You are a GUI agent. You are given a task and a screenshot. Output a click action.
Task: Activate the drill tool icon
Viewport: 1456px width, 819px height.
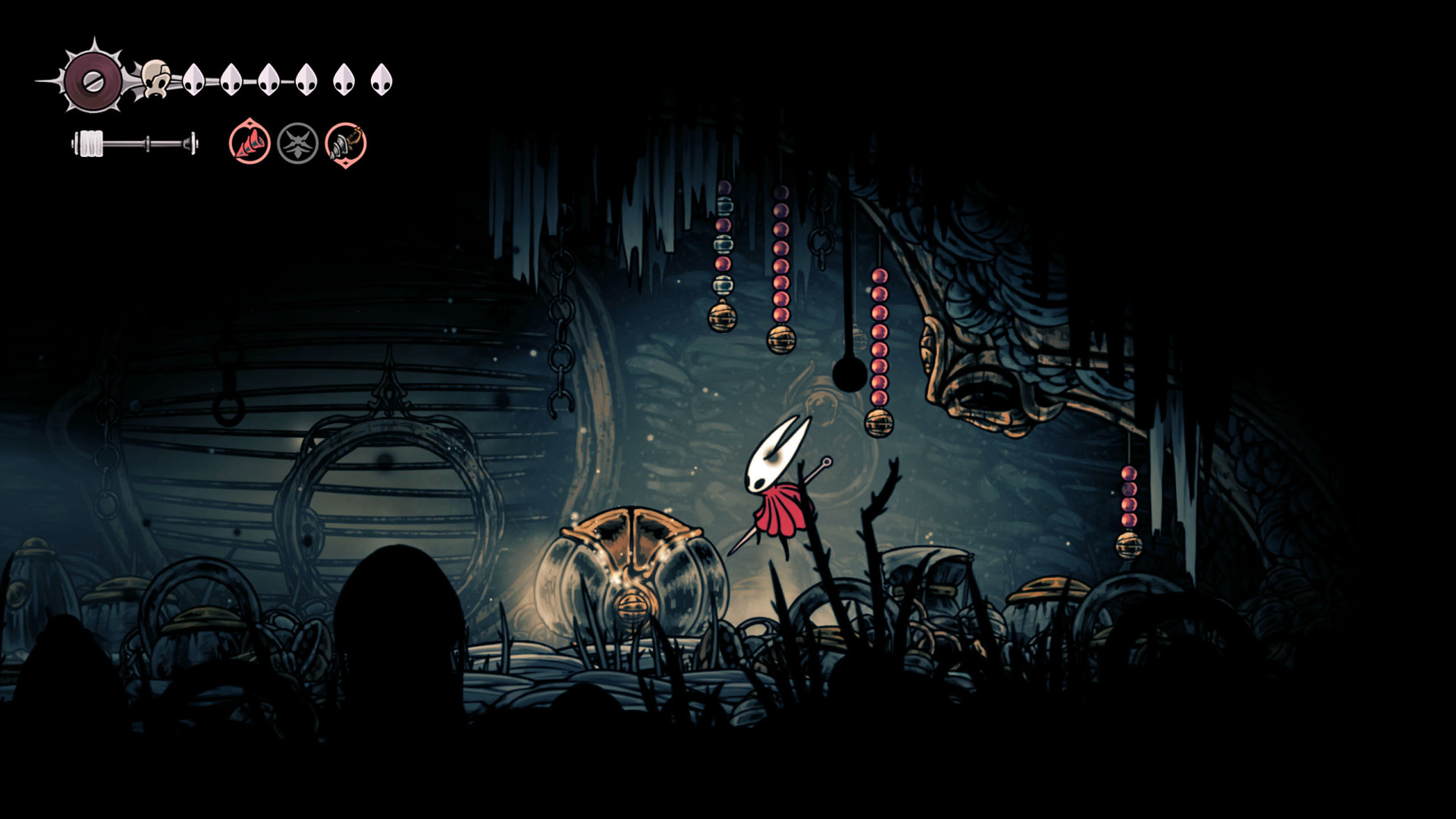coord(346,143)
